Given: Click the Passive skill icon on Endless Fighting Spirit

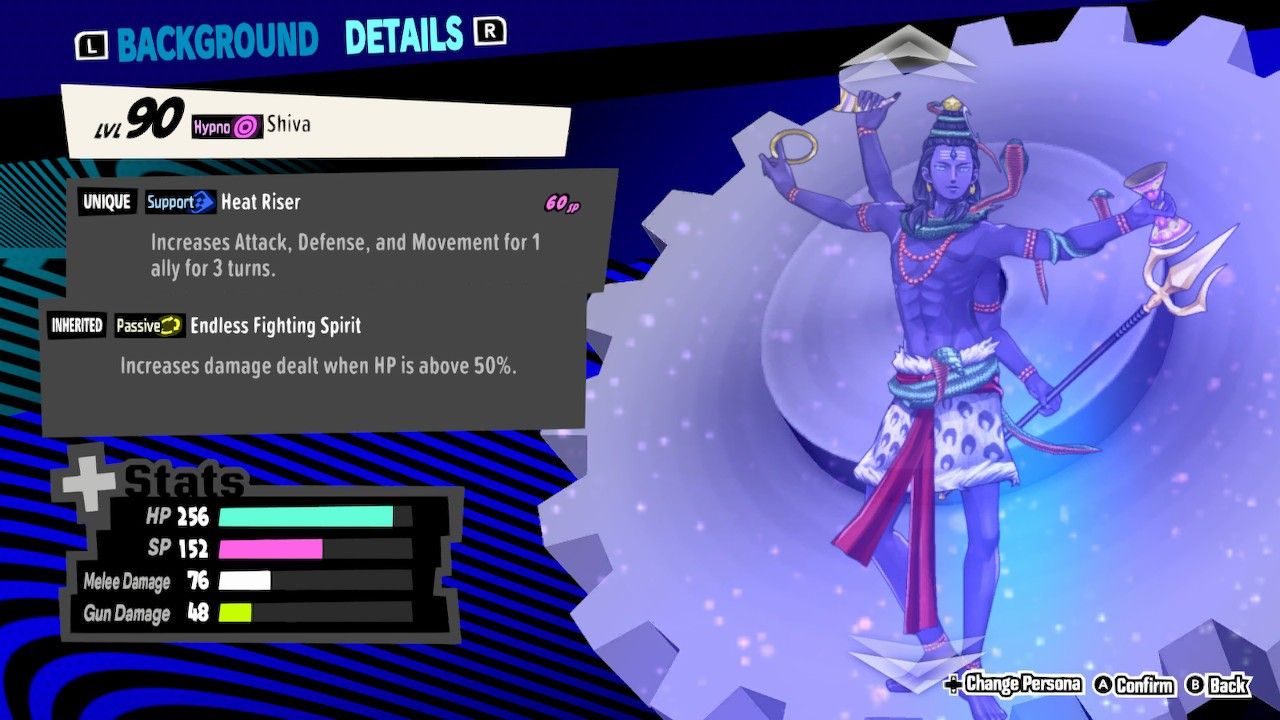Looking at the screenshot, I should tap(149, 325).
